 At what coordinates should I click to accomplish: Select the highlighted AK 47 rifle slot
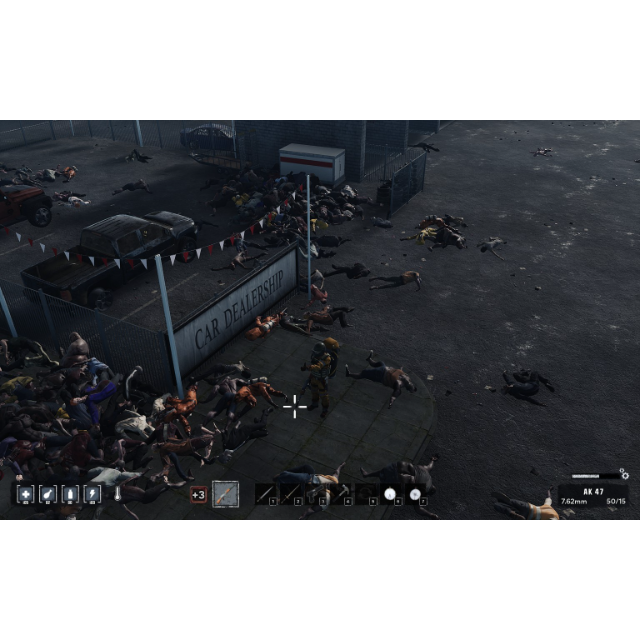coord(226,494)
